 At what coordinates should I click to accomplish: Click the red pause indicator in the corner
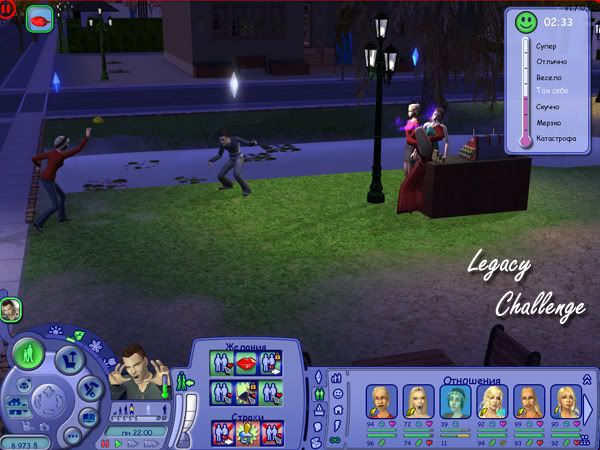(8, 9)
